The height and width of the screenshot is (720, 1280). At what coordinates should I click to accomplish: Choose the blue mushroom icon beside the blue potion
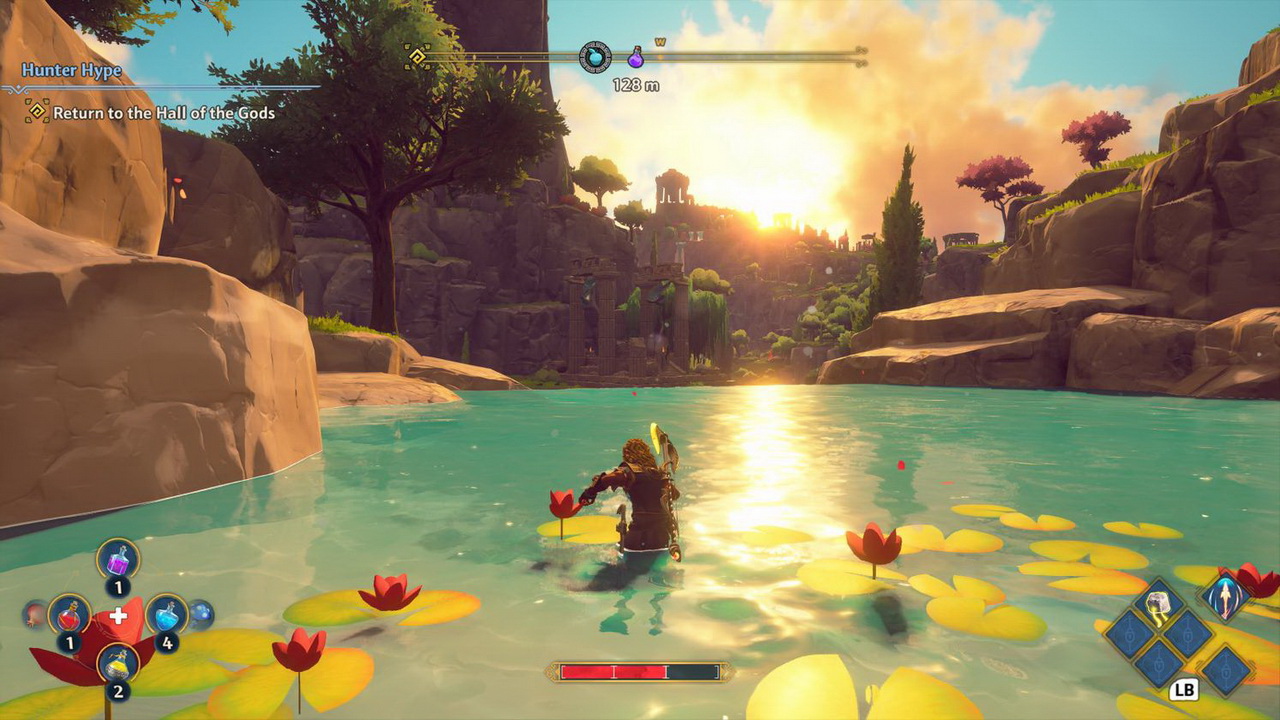click(202, 614)
